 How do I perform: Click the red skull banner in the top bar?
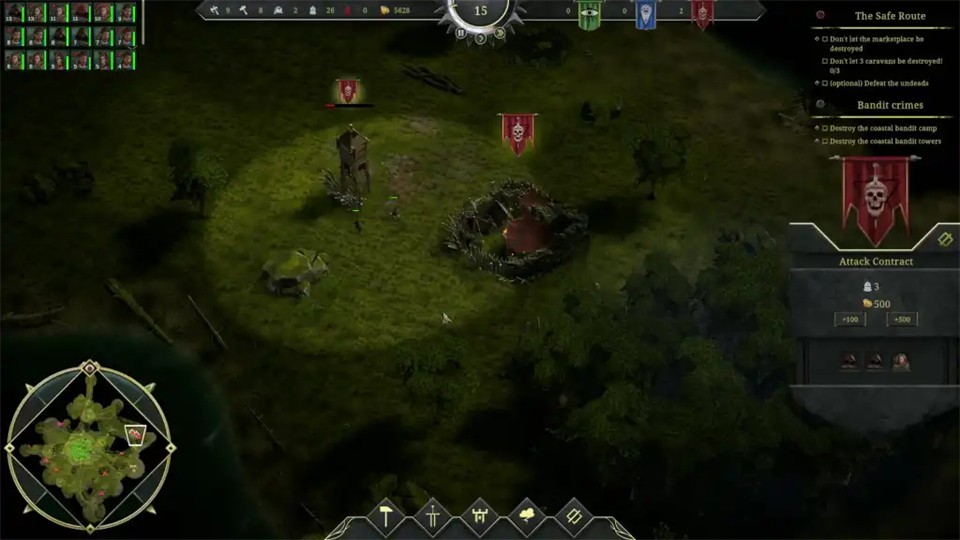(702, 14)
